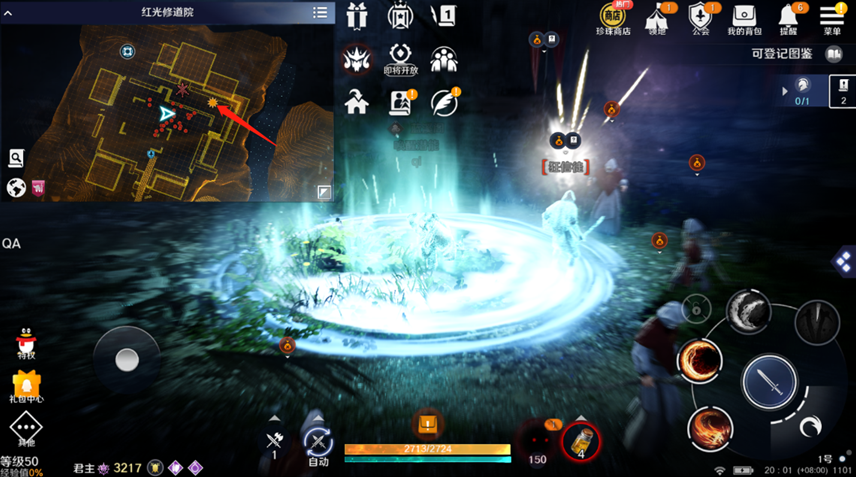Open the 即将开放 gear icon
Image resolution: width=856 pixels, height=477 pixels.
[x=400, y=57]
